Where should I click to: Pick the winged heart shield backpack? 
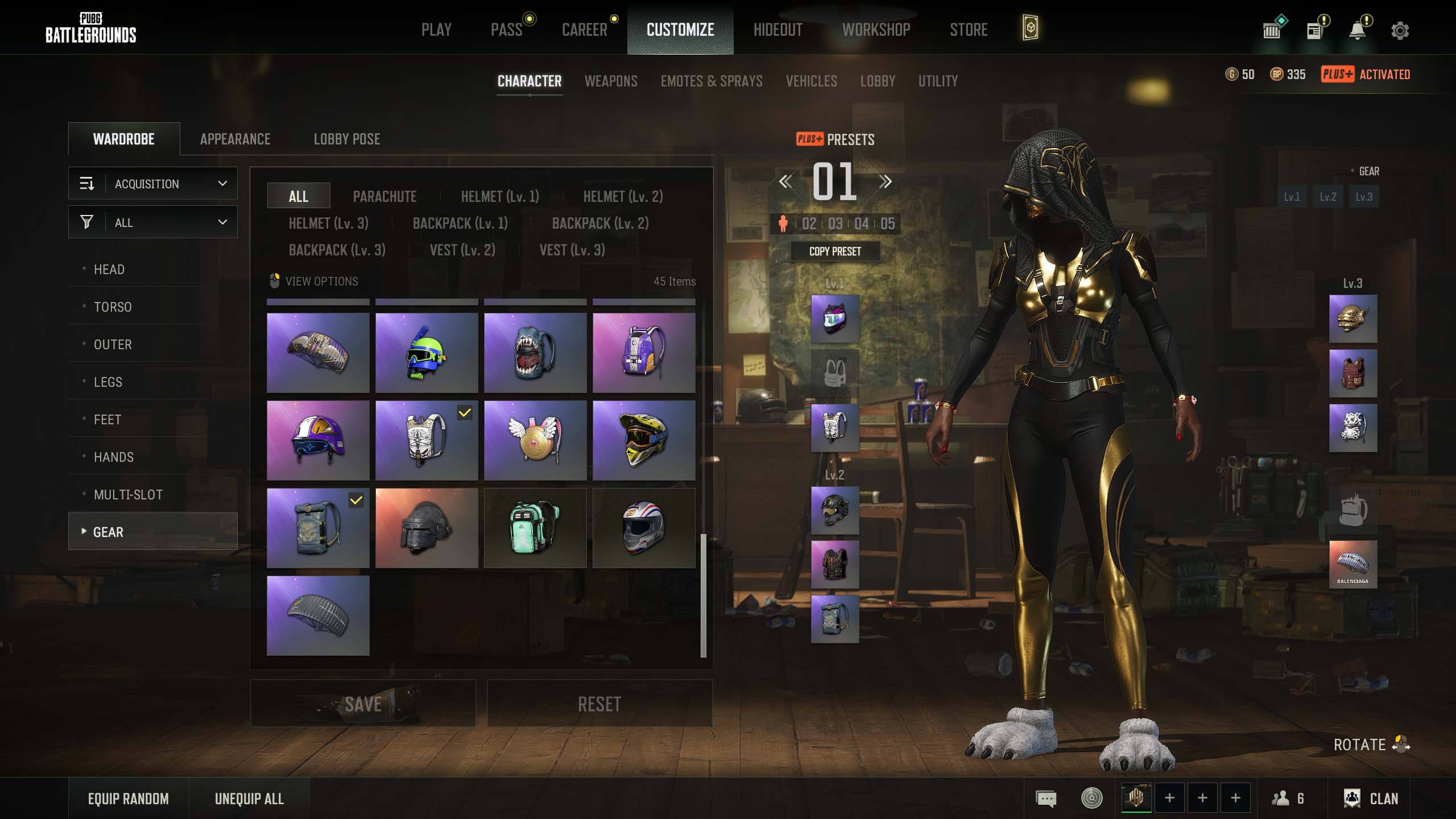click(x=535, y=440)
